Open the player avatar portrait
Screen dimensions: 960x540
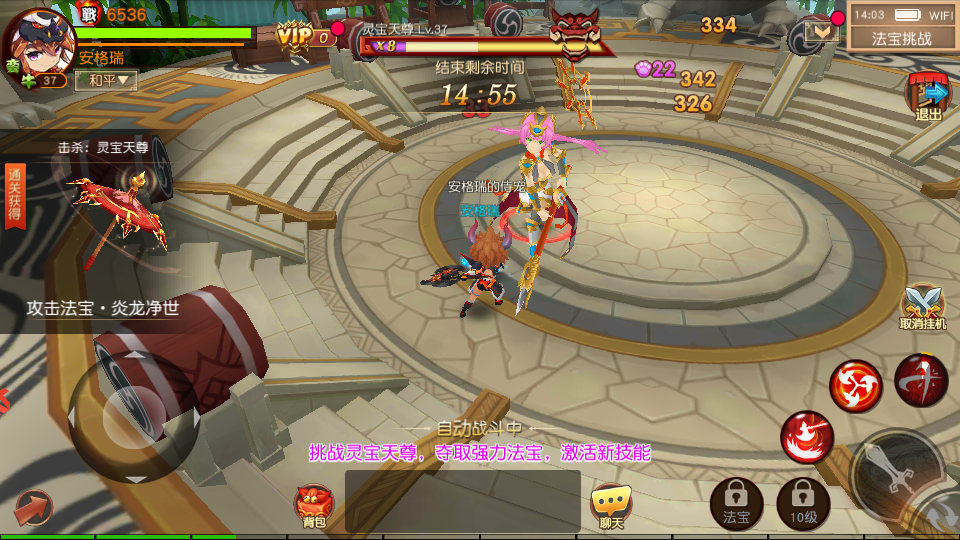pyautogui.click(x=37, y=42)
